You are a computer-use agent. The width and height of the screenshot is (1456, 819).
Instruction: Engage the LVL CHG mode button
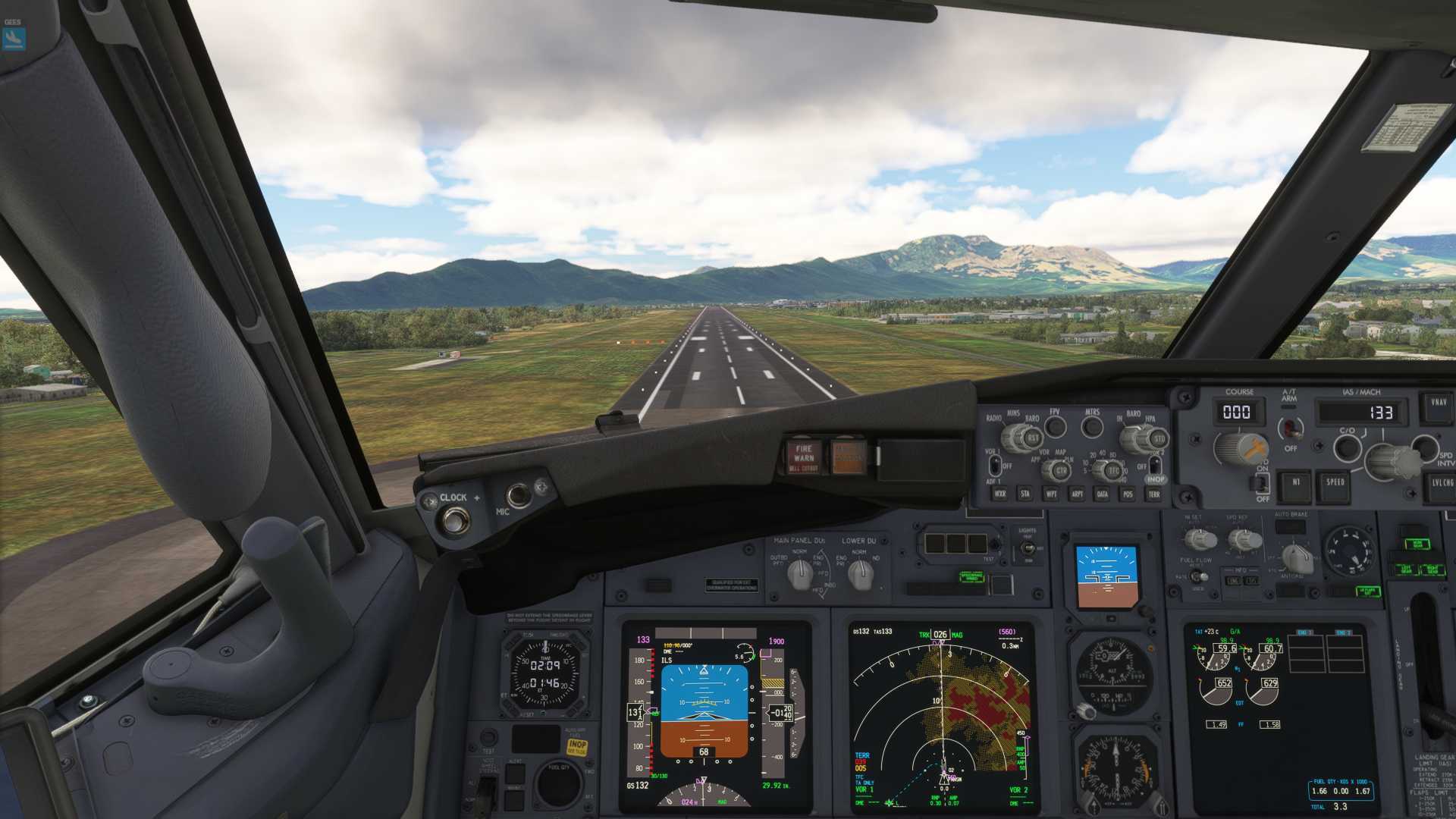pyautogui.click(x=1441, y=483)
